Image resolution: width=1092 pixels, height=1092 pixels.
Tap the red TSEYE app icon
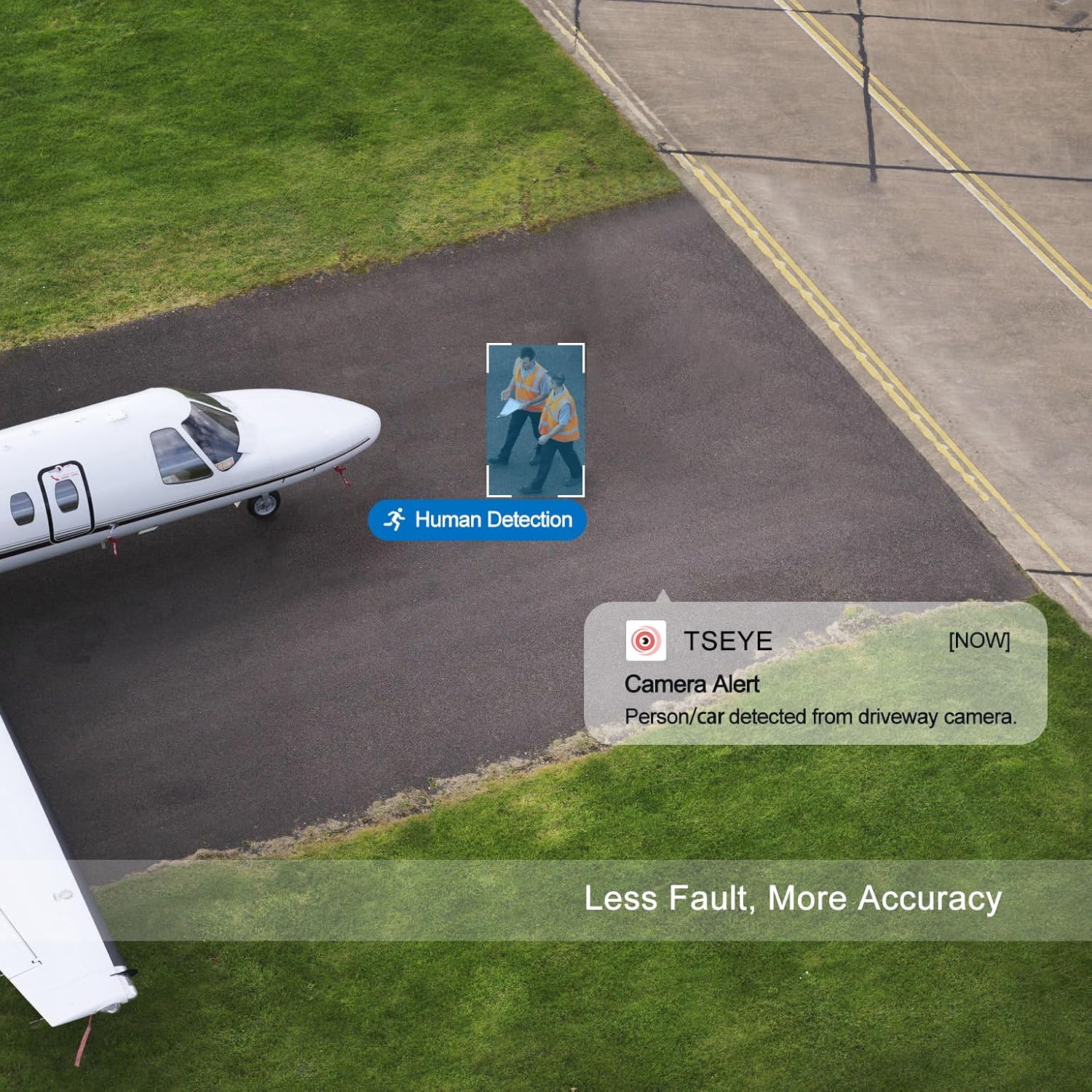click(646, 641)
